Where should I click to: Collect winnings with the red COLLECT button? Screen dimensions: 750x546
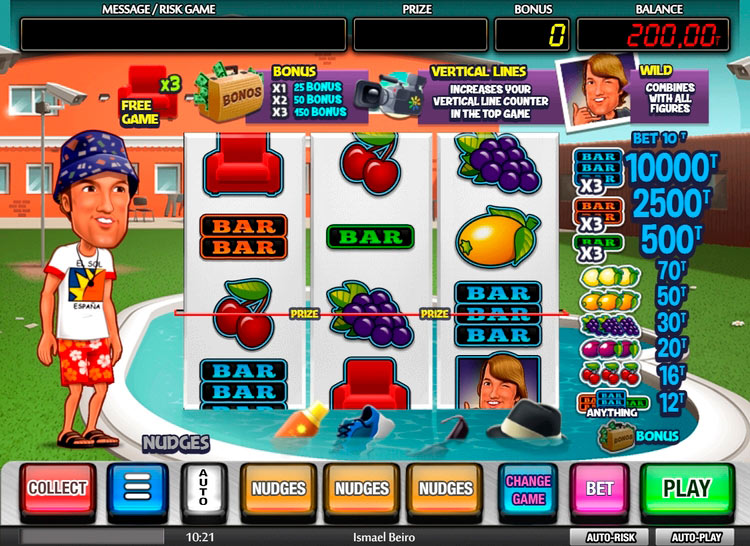[58, 489]
